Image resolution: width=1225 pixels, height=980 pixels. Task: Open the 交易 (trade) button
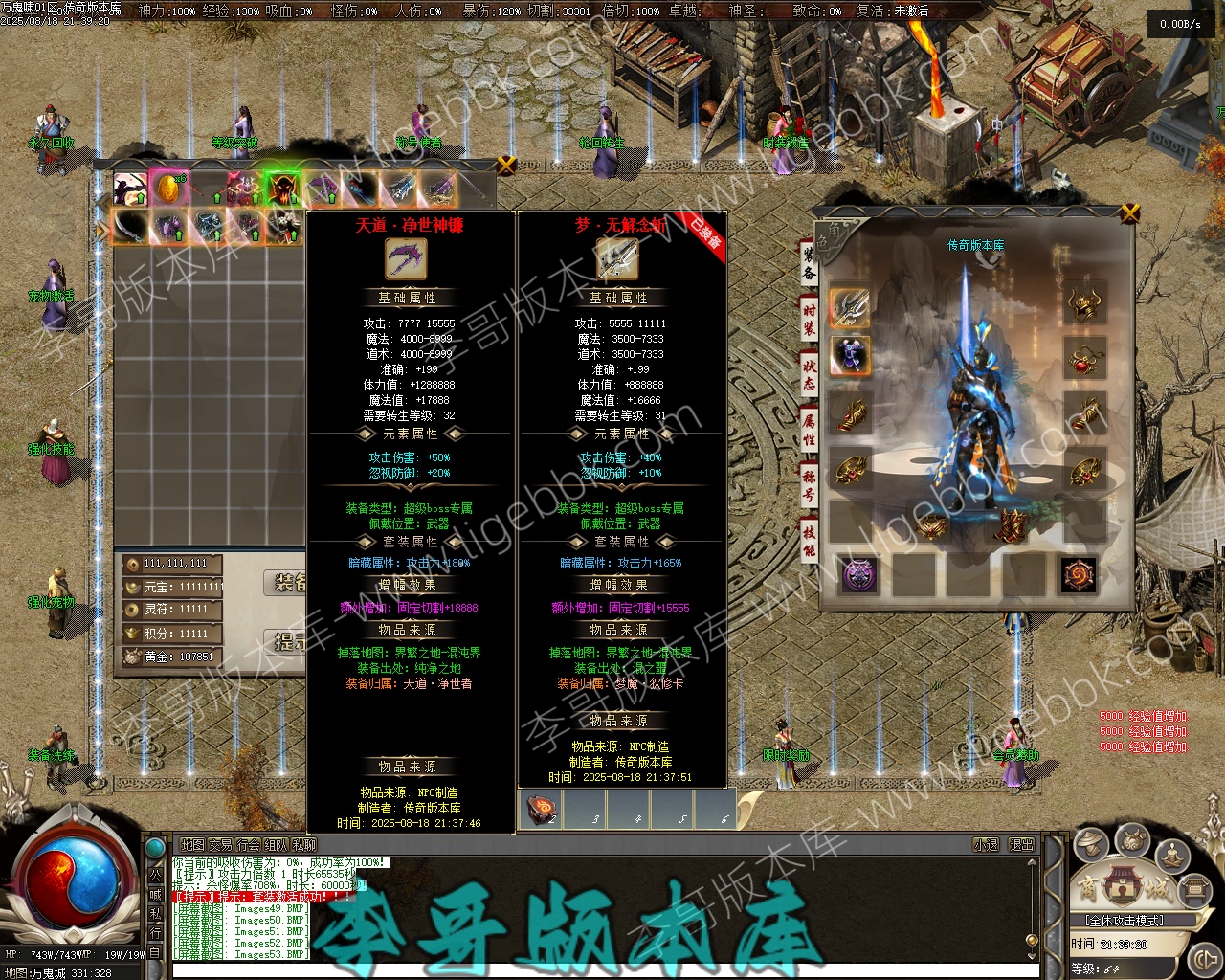pos(221,845)
